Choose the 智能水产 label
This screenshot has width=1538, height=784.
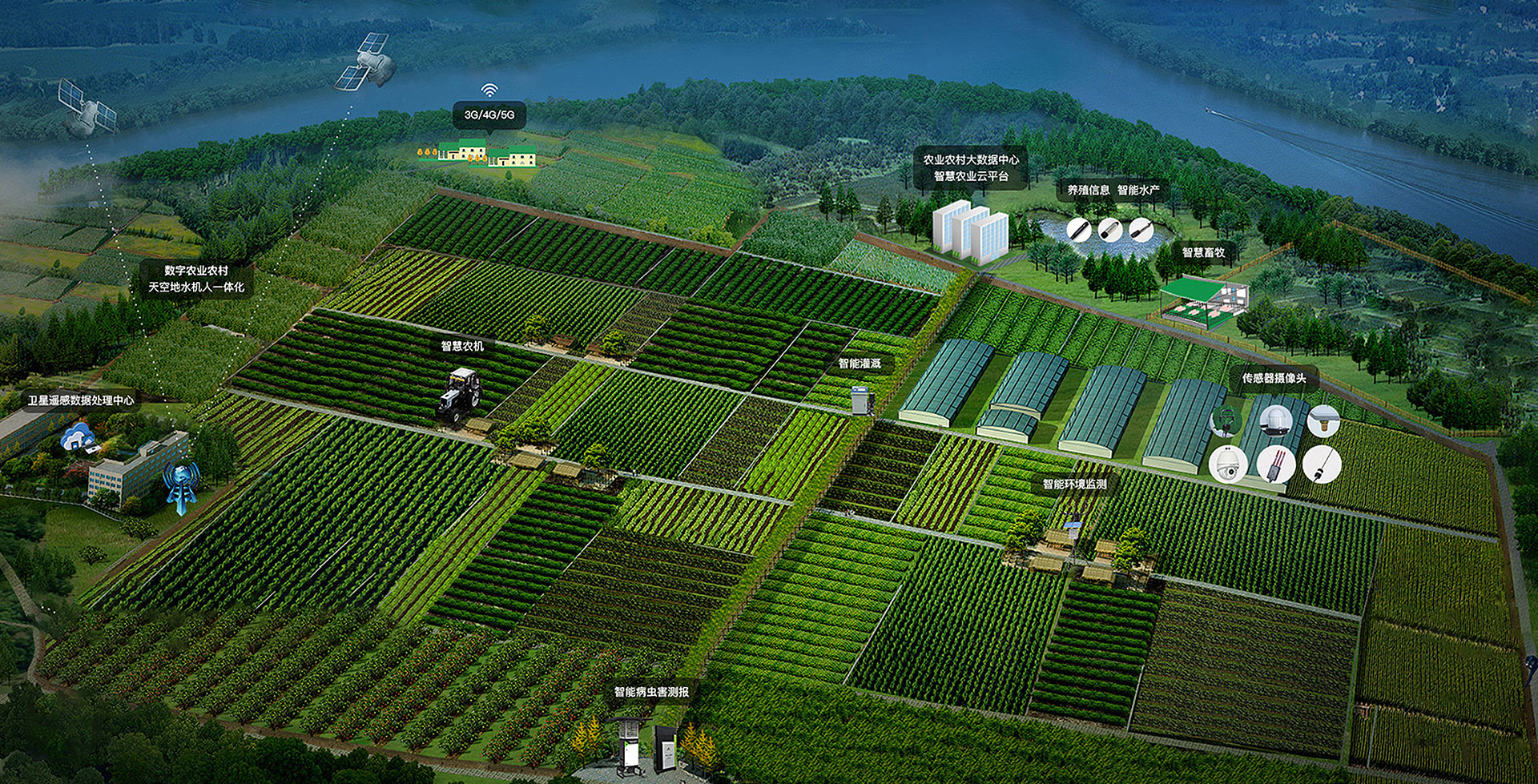pyautogui.click(x=1138, y=191)
